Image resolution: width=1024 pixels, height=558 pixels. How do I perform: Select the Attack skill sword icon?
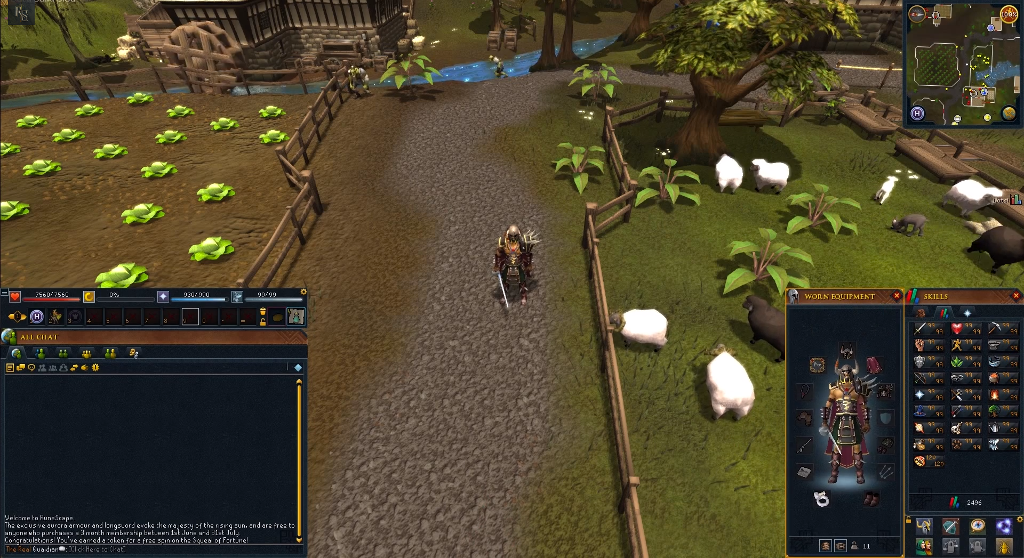pyautogui.click(x=920, y=328)
